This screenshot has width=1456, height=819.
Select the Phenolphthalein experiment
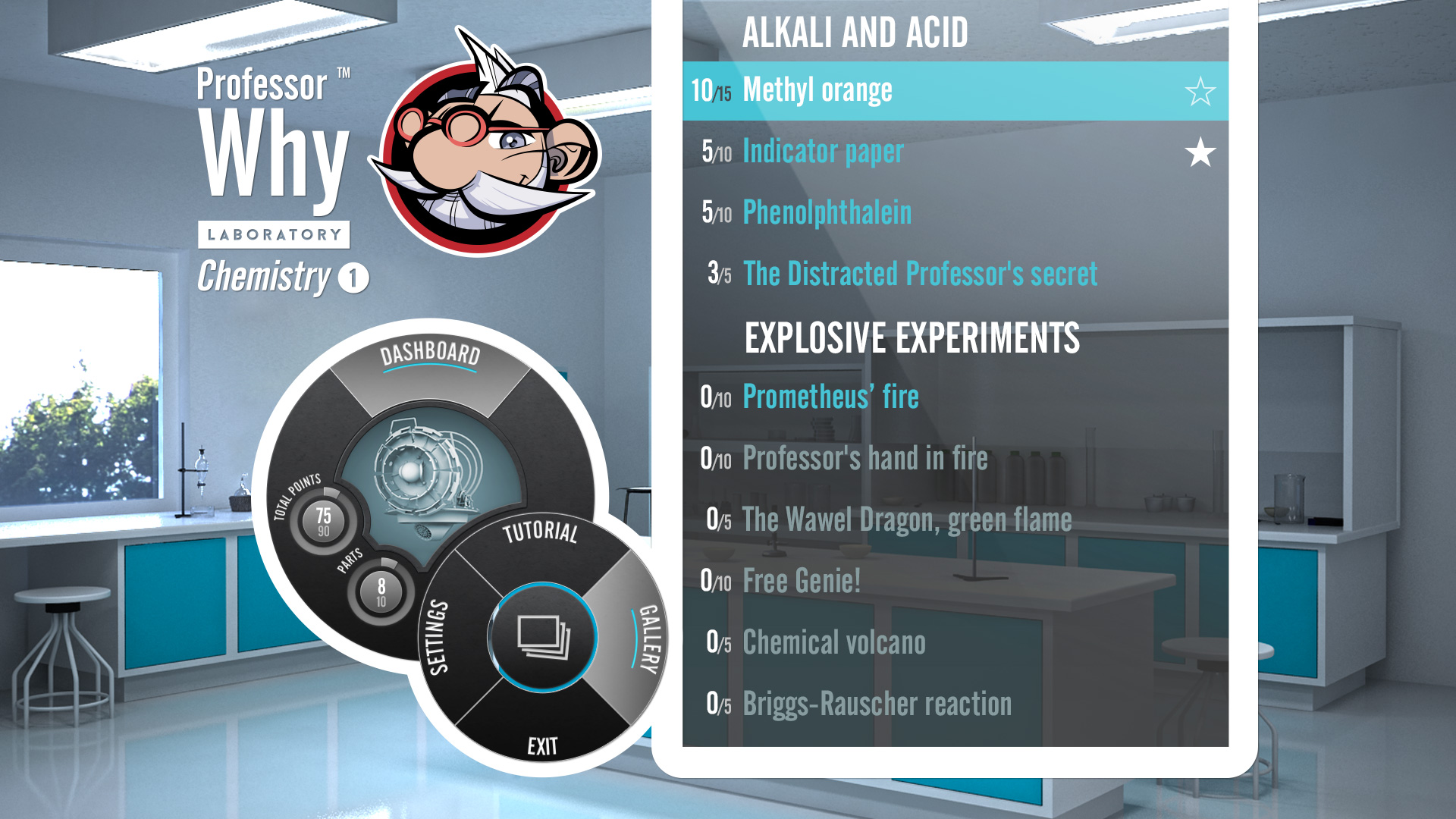pyautogui.click(x=827, y=212)
